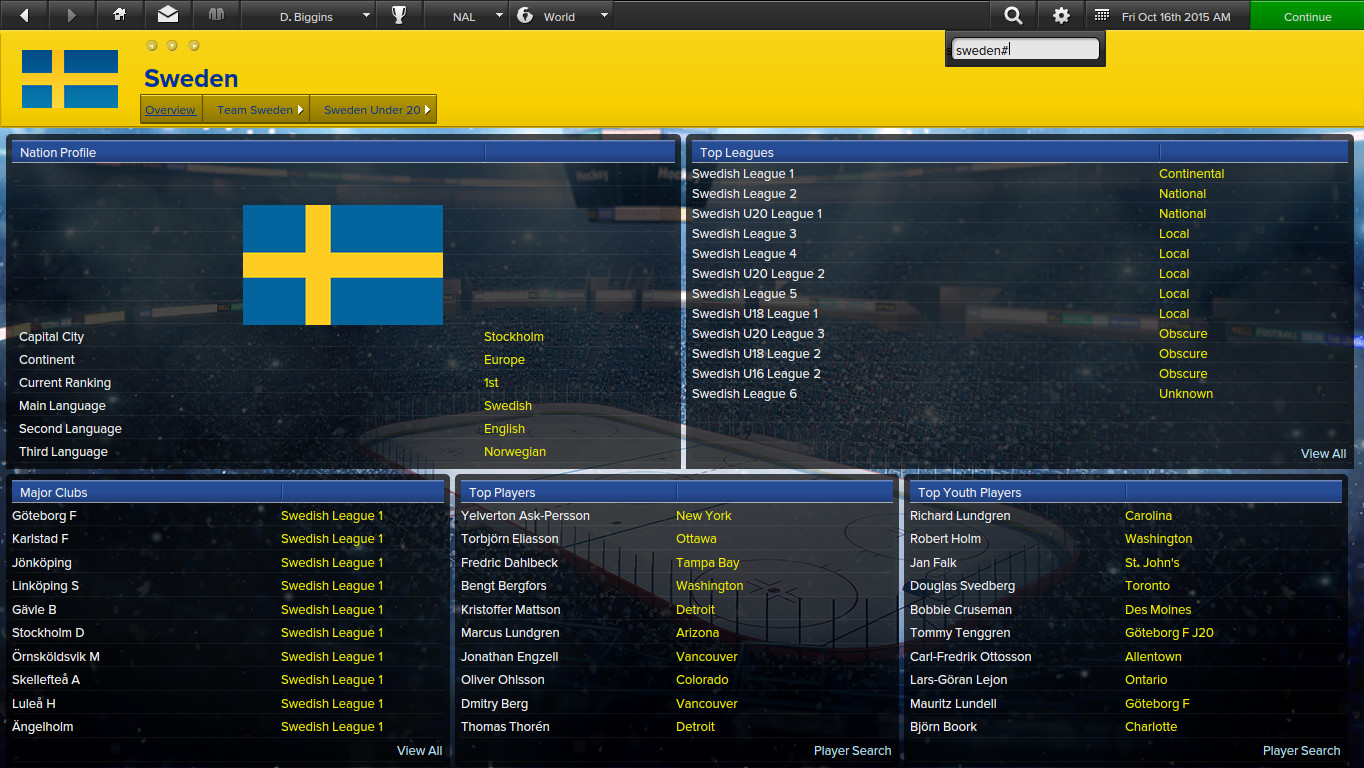Image resolution: width=1364 pixels, height=768 pixels.
Task: Click the notebook icon in the toolbar
Action: pos(216,14)
